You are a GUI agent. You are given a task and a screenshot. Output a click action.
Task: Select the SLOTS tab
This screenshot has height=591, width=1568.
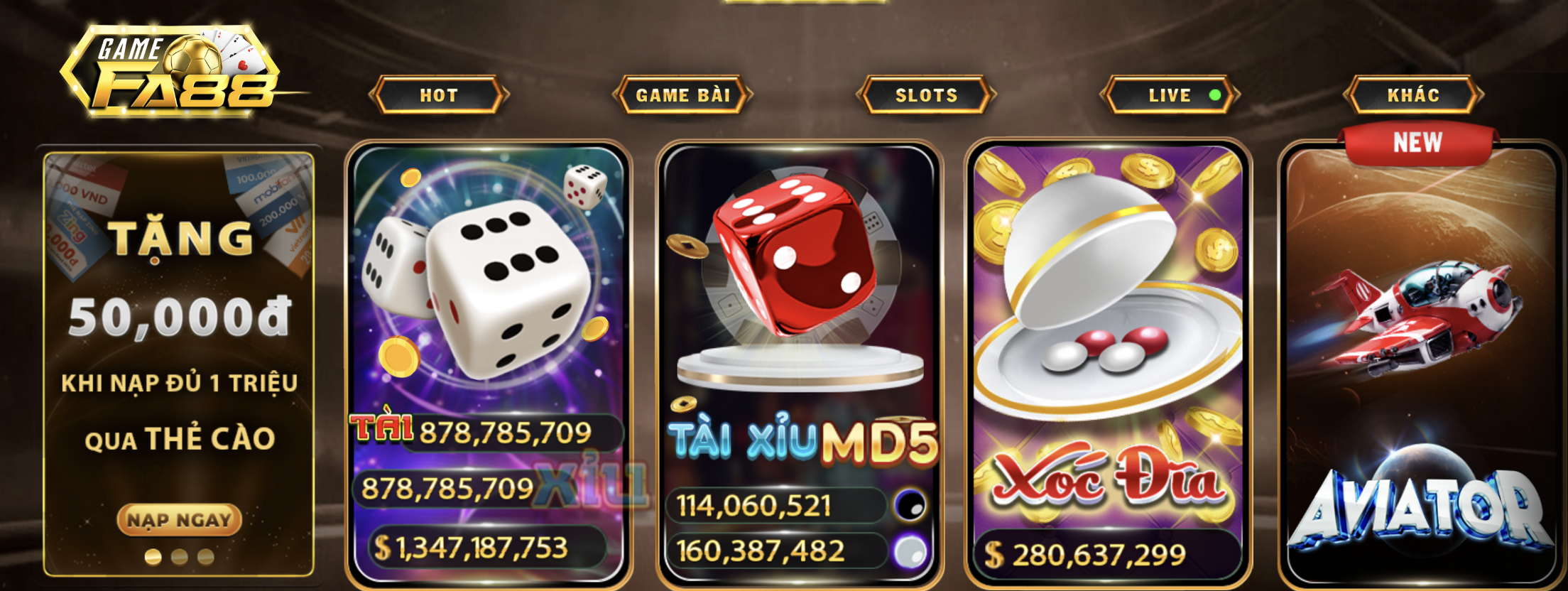pos(926,95)
